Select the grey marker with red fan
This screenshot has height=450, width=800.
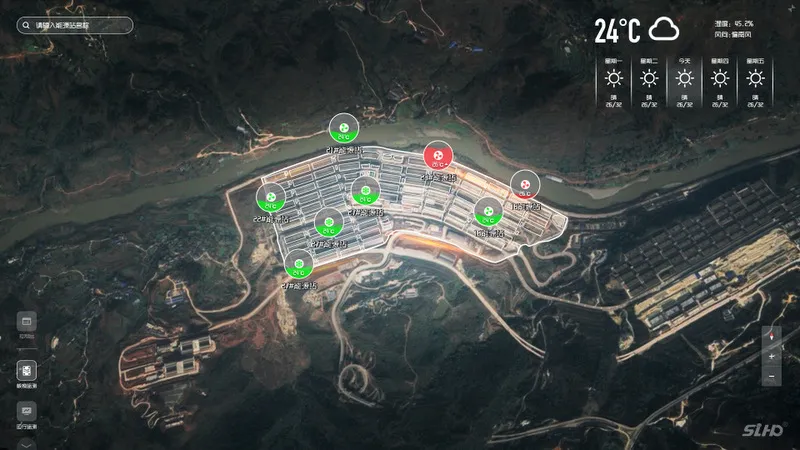pos(524,184)
